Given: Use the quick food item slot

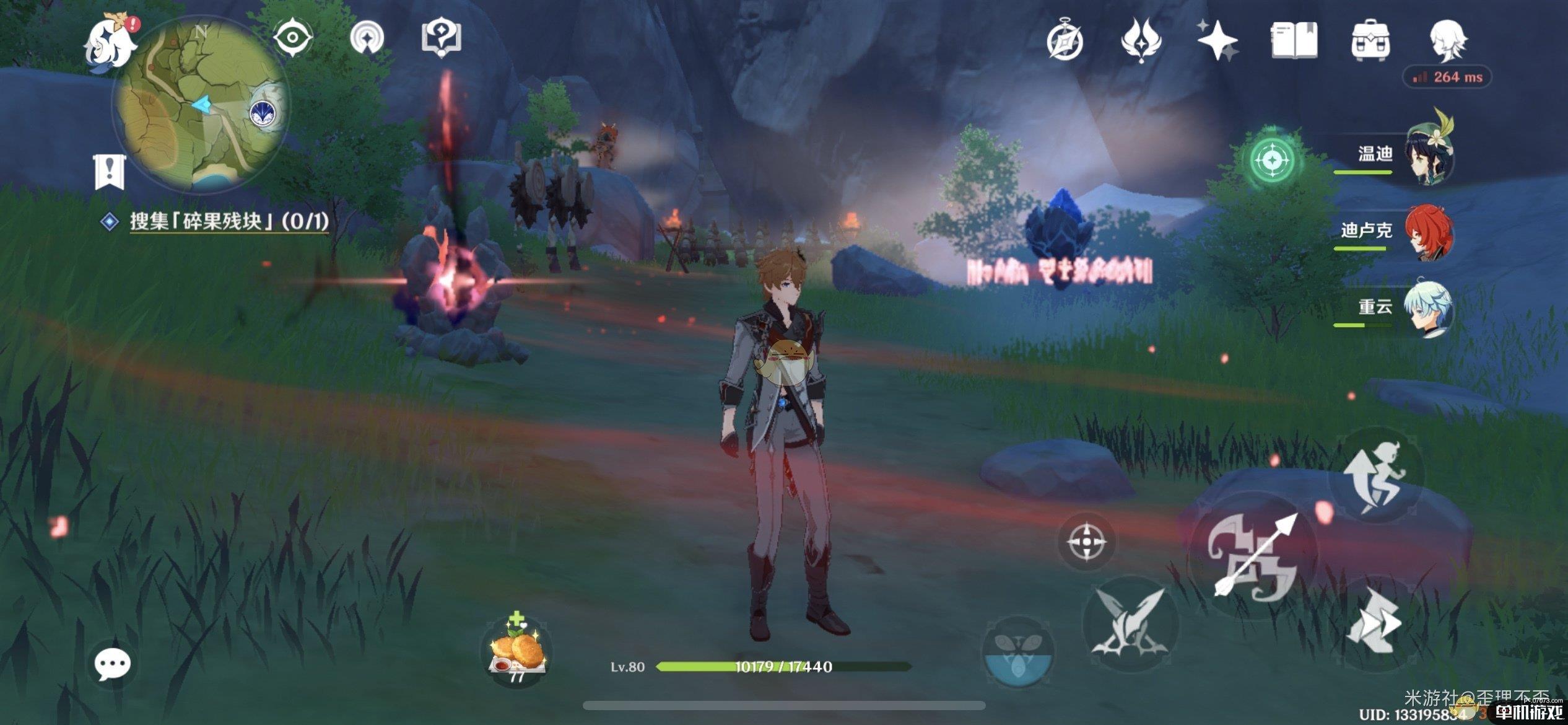Looking at the screenshot, I should click(516, 651).
